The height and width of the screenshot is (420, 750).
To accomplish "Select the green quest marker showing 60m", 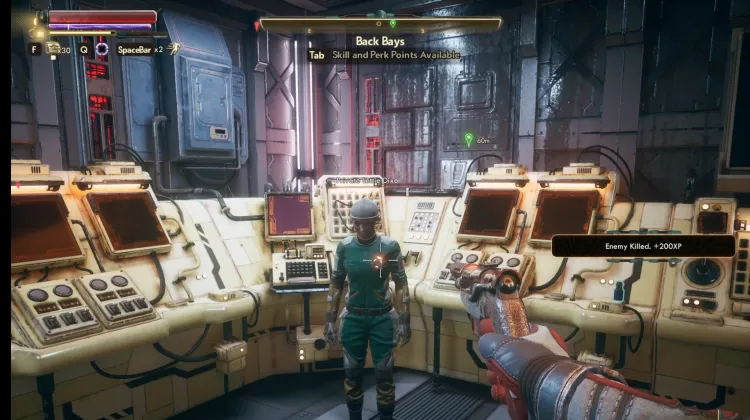I will point(468,138).
